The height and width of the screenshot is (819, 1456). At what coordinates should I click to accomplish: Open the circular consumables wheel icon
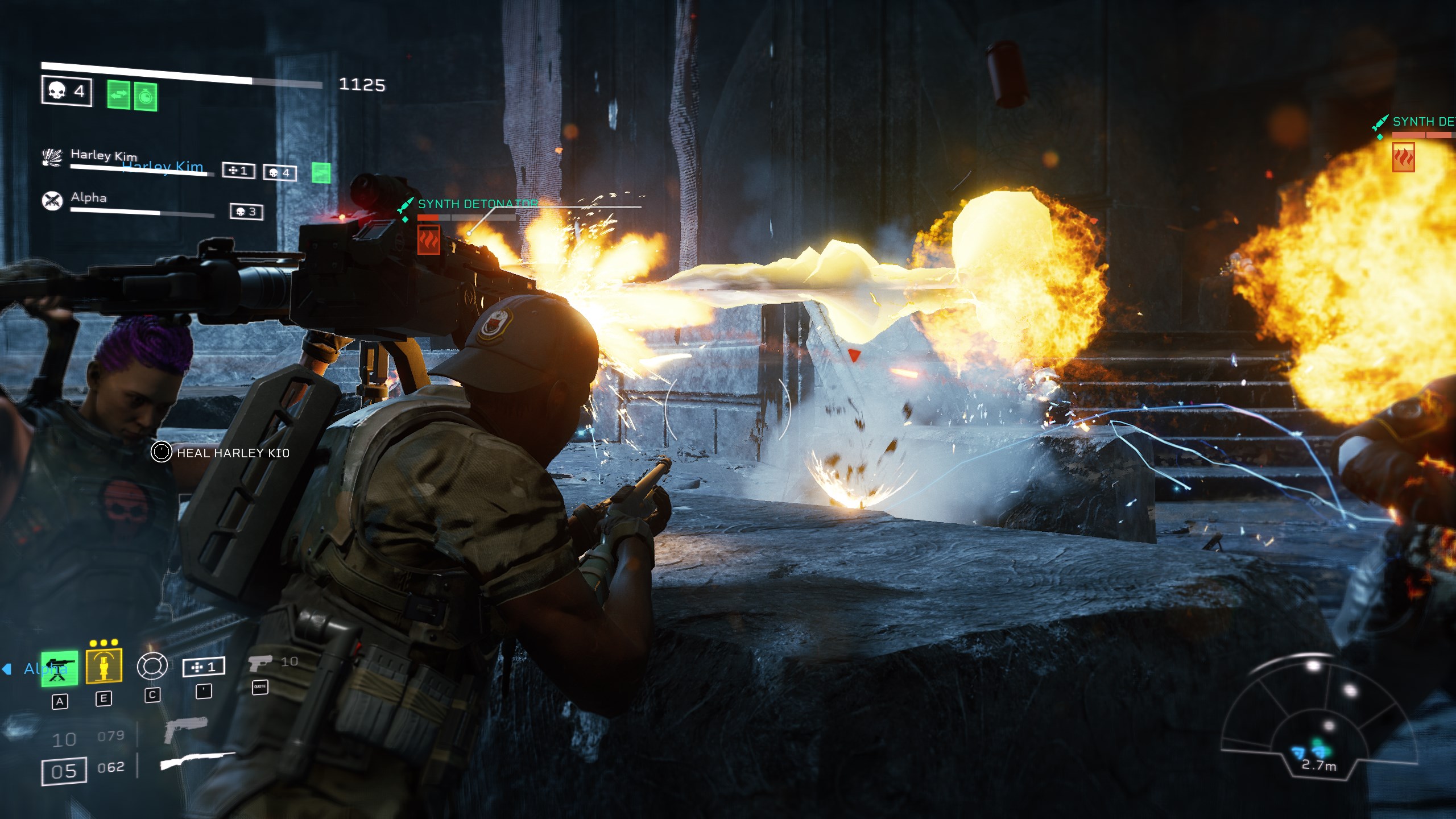tap(152, 666)
